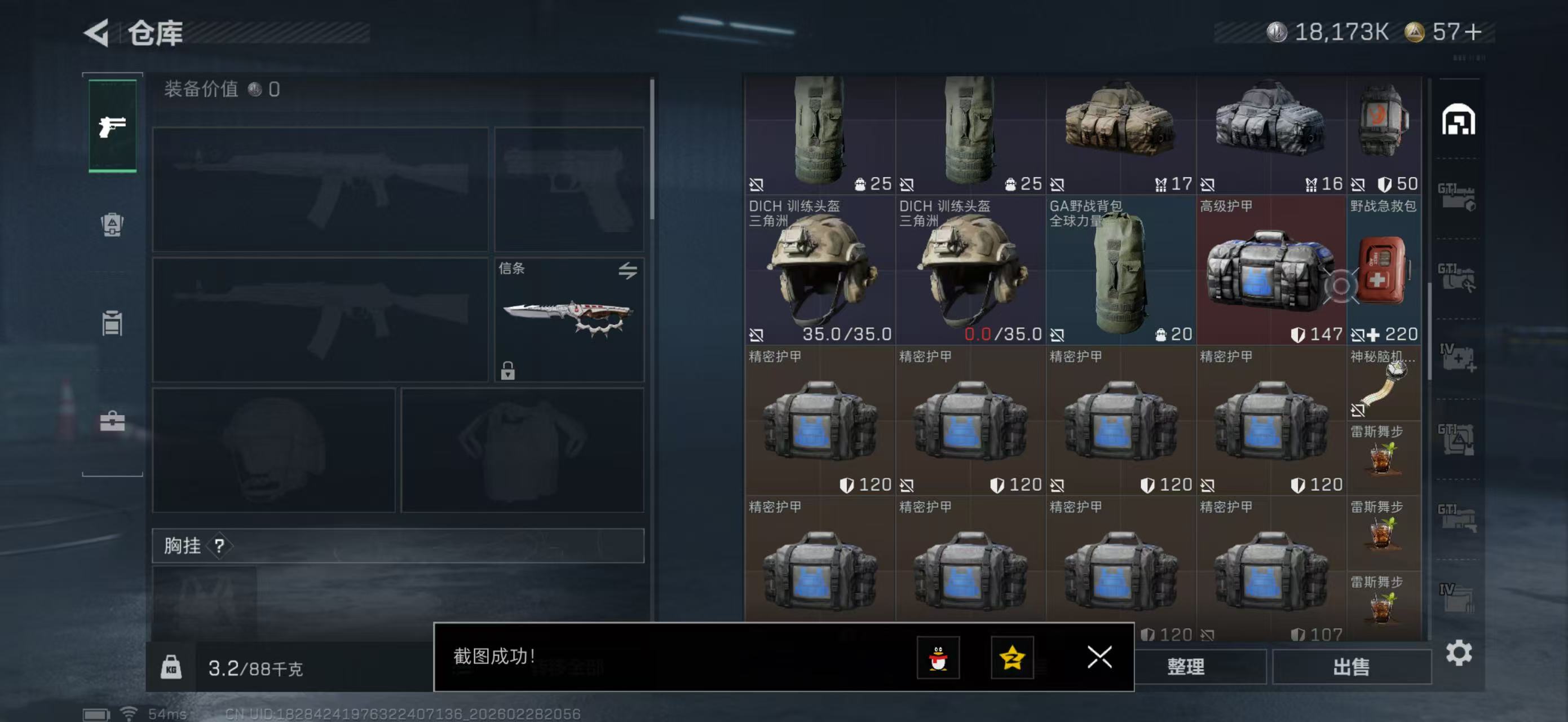Viewport: 1568px width, 722px height.
Task: Select the pistol weapons tab
Action: pyautogui.click(x=113, y=126)
